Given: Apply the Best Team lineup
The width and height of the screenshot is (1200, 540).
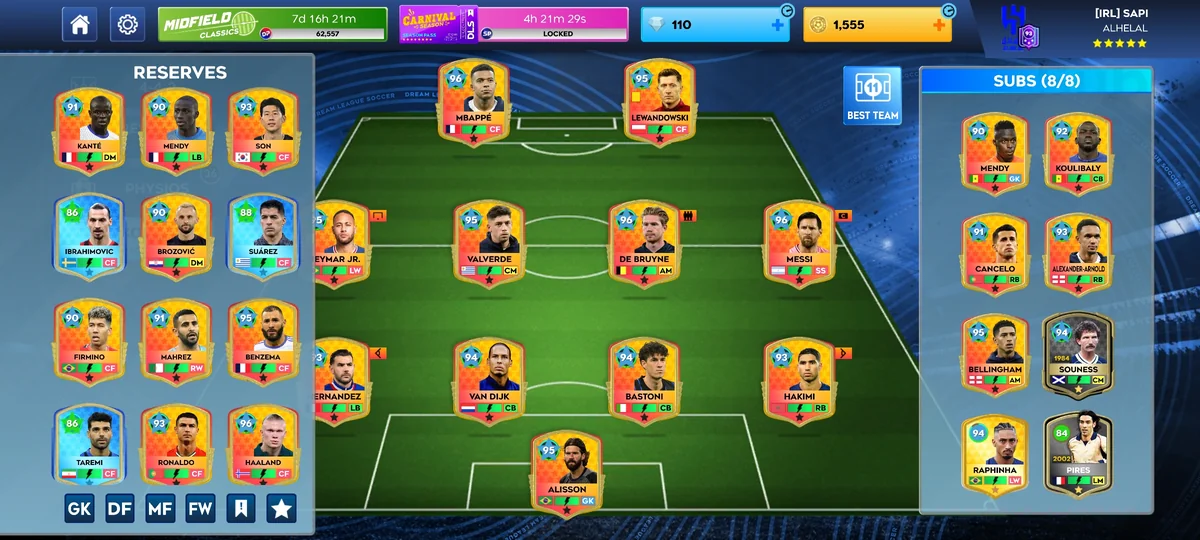Looking at the screenshot, I should (872, 96).
